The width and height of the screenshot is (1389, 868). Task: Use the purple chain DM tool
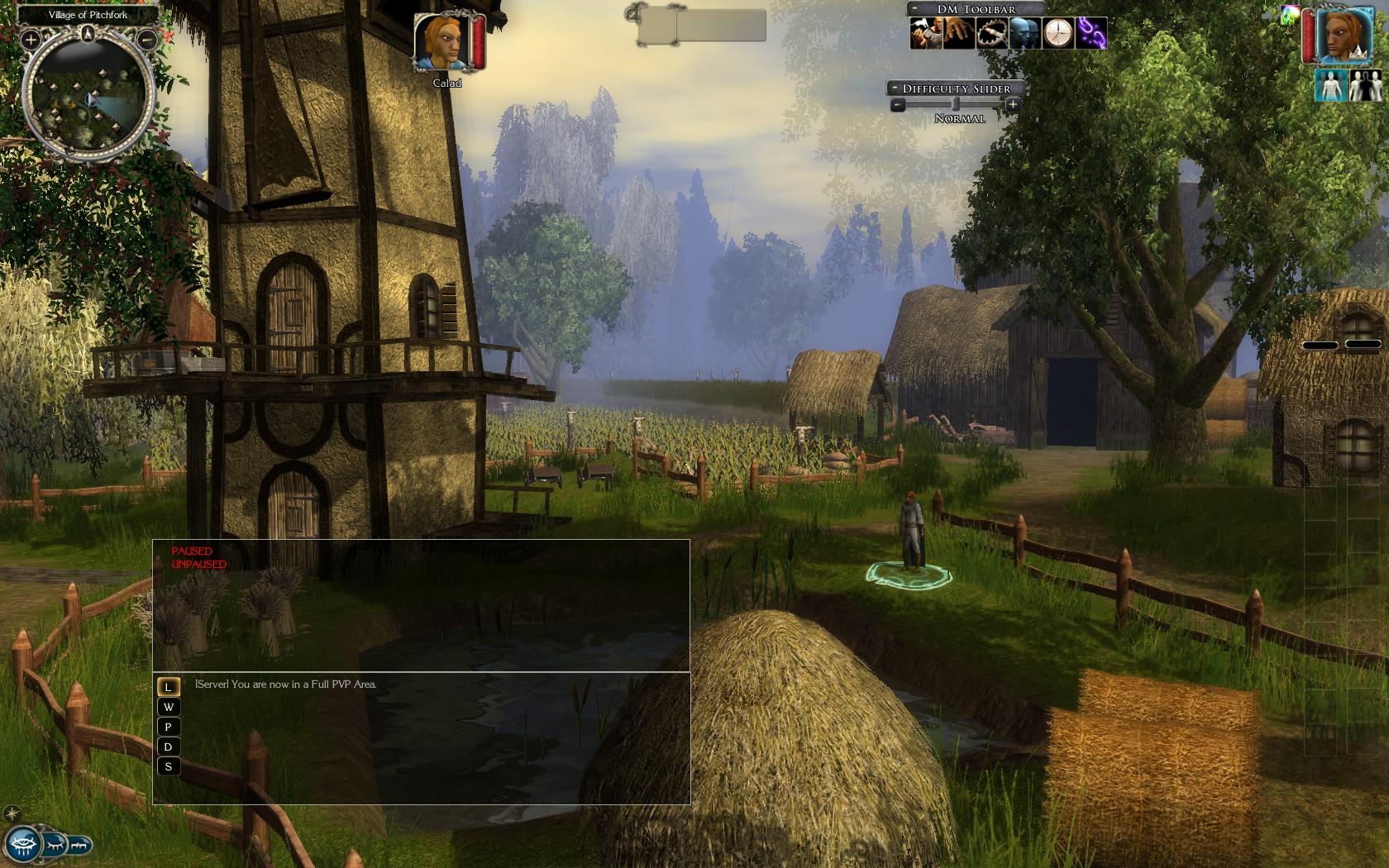click(x=1091, y=33)
